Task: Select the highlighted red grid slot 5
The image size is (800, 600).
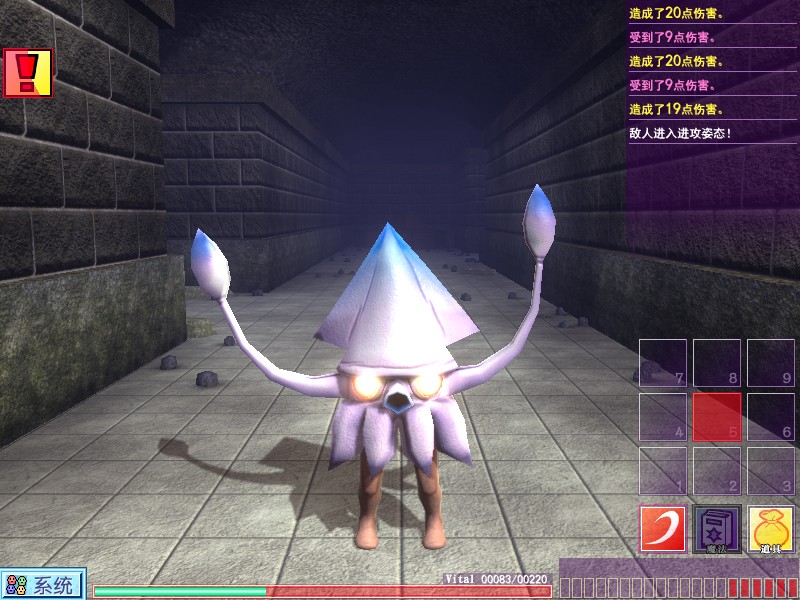Action: click(717, 417)
